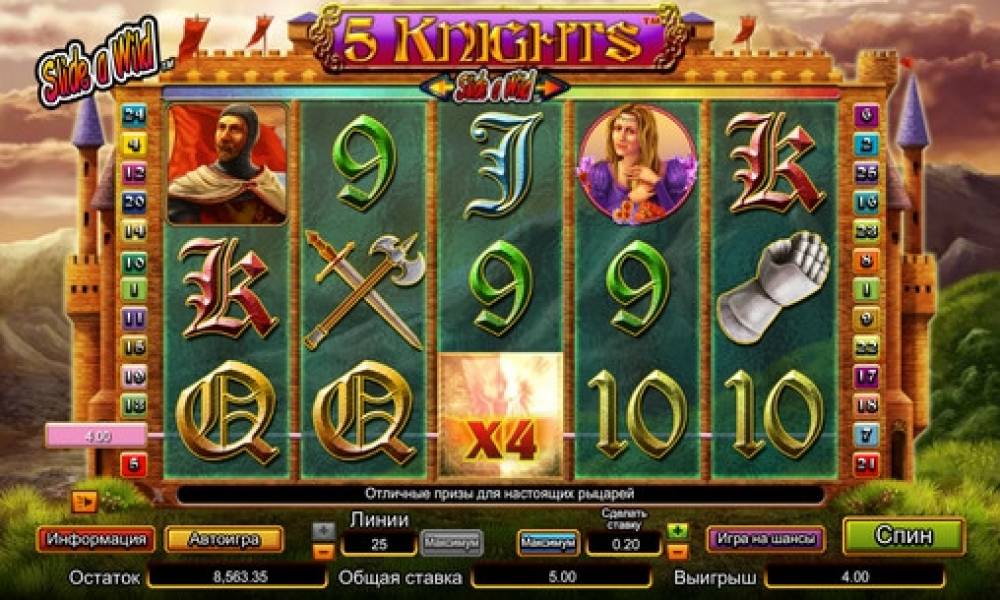The height and width of the screenshot is (600, 1000).
Task: Set maximum lines with the grey Максимум button
Action: pos(451,542)
